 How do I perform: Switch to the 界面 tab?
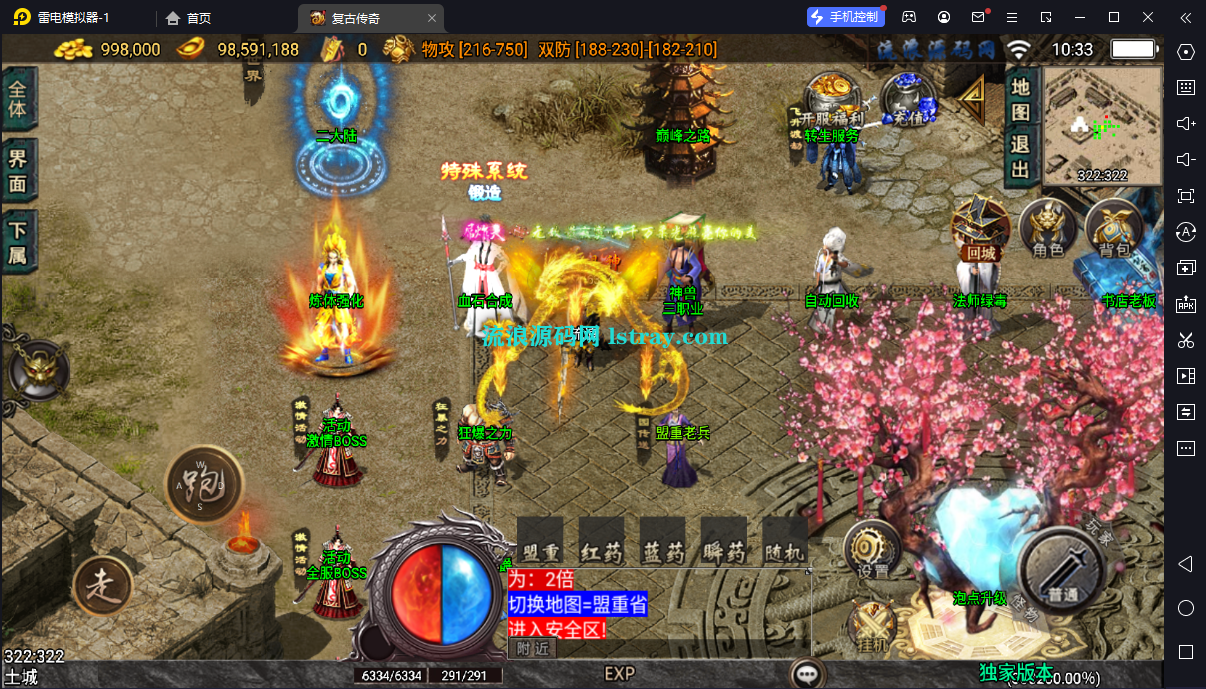(x=18, y=170)
